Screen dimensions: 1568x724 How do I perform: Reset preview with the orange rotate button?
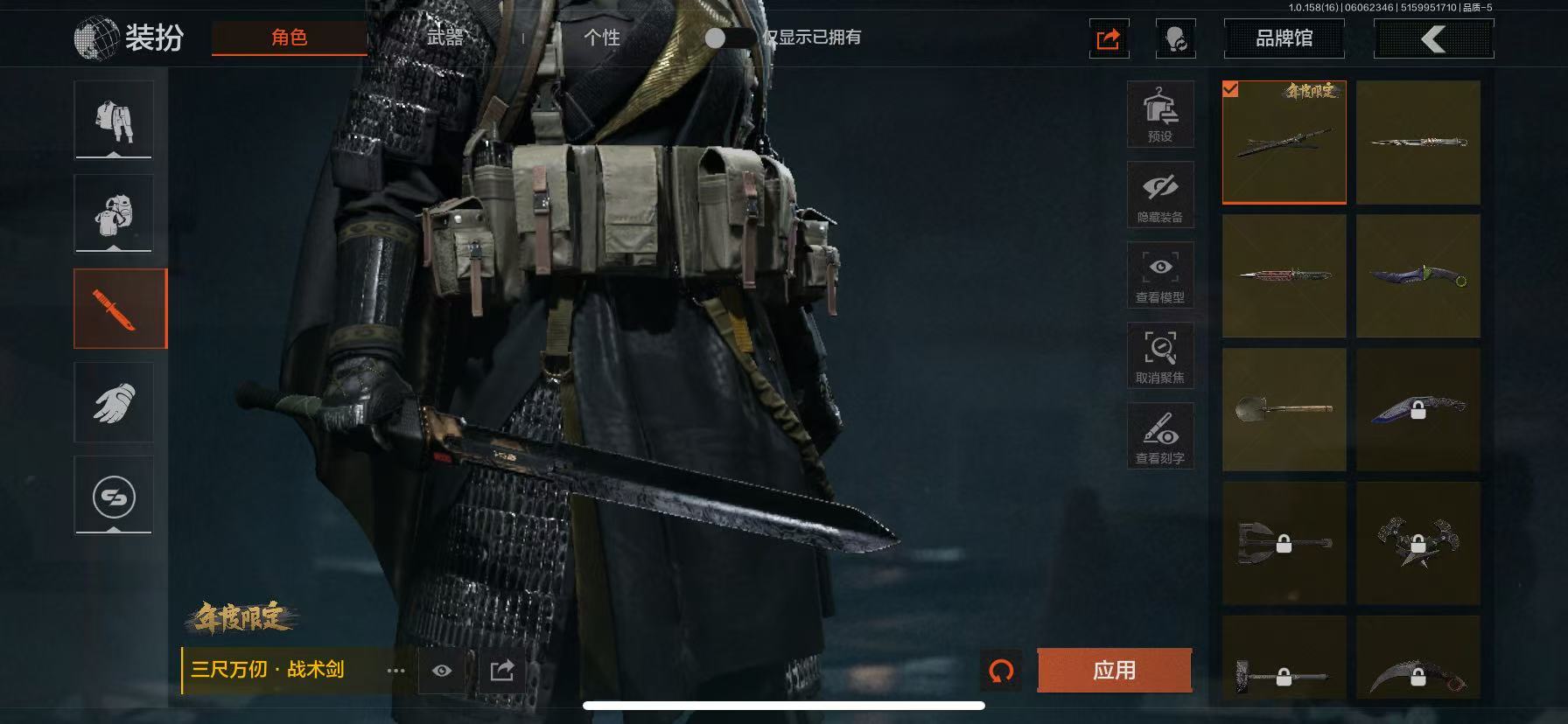(x=1001, y=671)
